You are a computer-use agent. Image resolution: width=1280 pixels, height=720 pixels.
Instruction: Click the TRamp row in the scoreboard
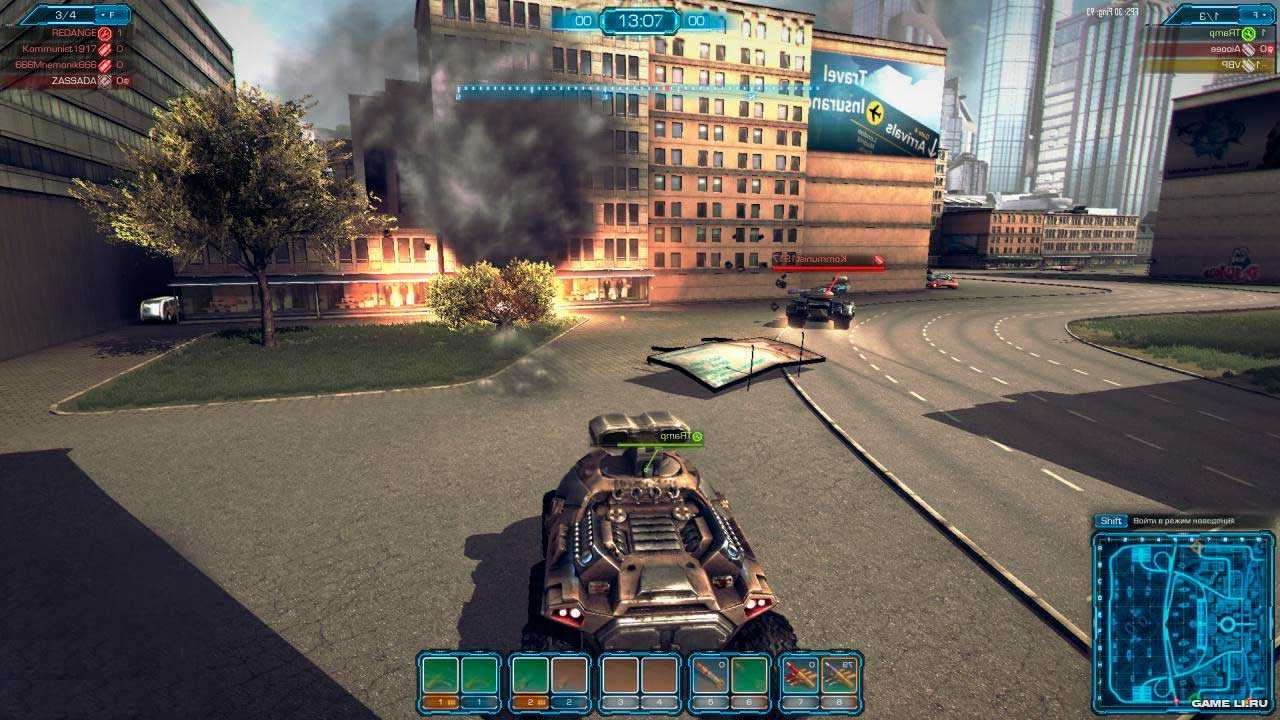tap(1210, 33)
